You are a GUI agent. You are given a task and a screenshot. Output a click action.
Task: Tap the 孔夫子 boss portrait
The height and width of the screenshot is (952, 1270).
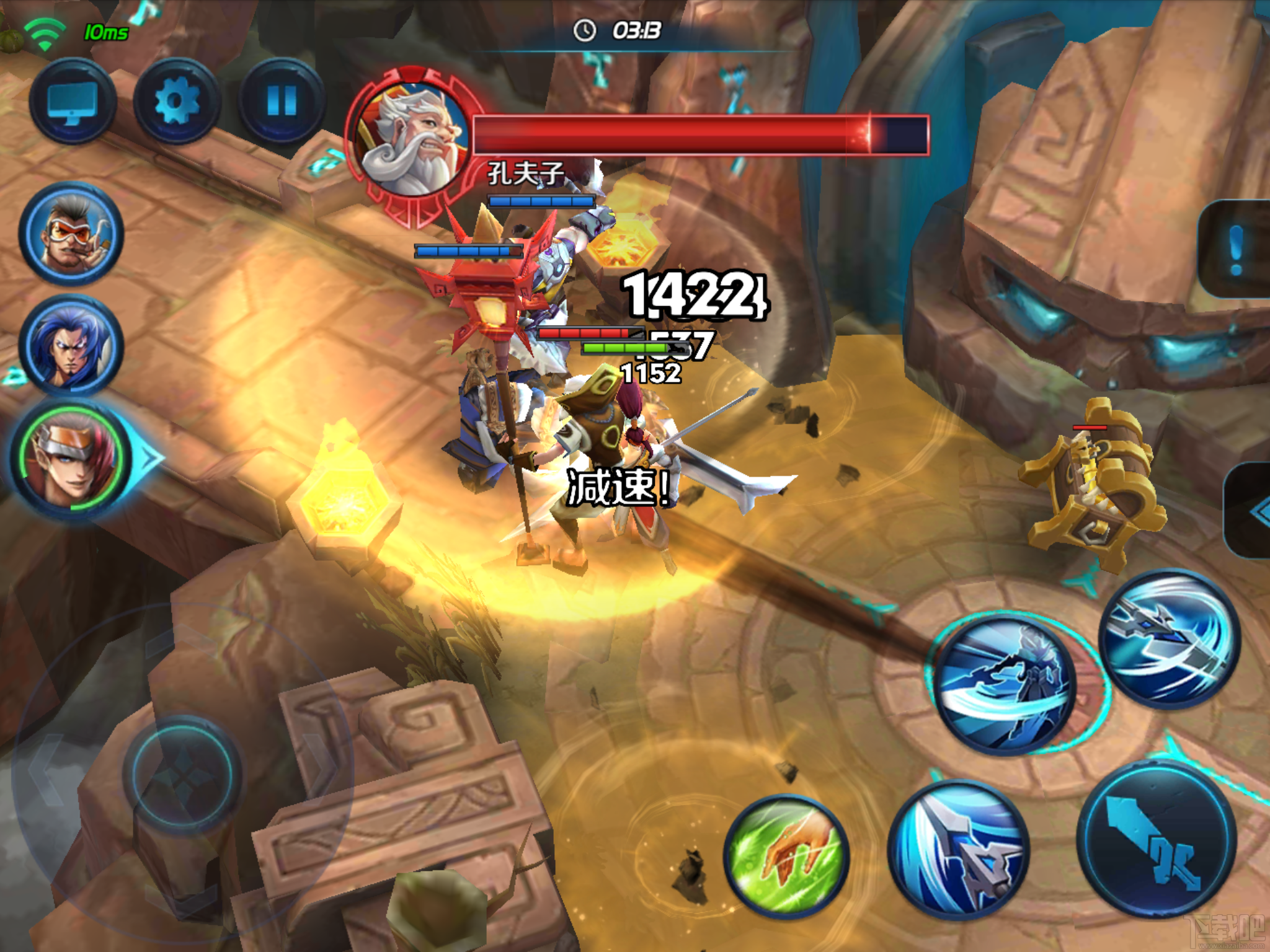[411, 139]
